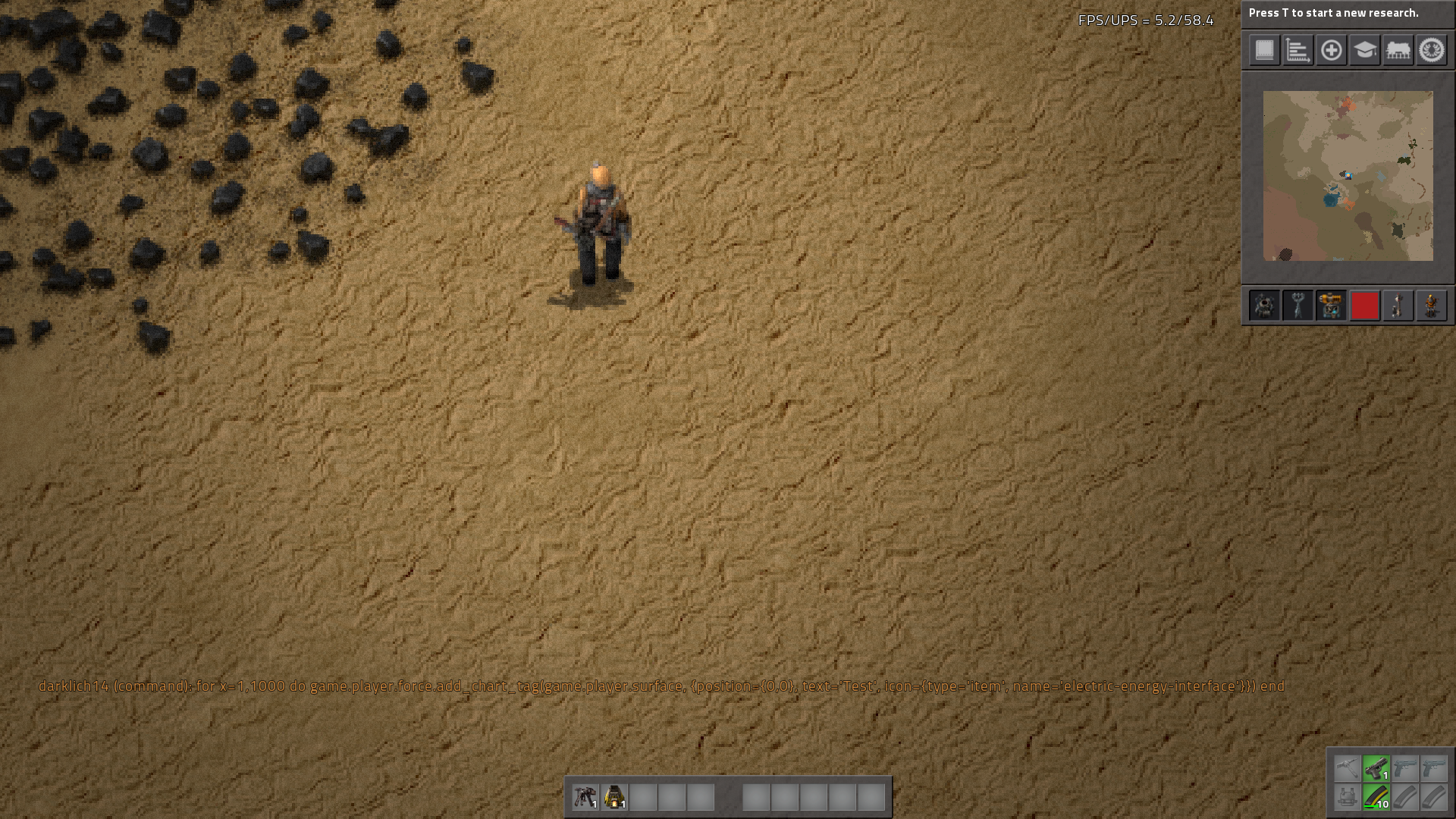Image resolution: width=1456 pixels, height=819 pixels.
Task: Click the circled plus bonuses button
Action: coord(1331,51)
